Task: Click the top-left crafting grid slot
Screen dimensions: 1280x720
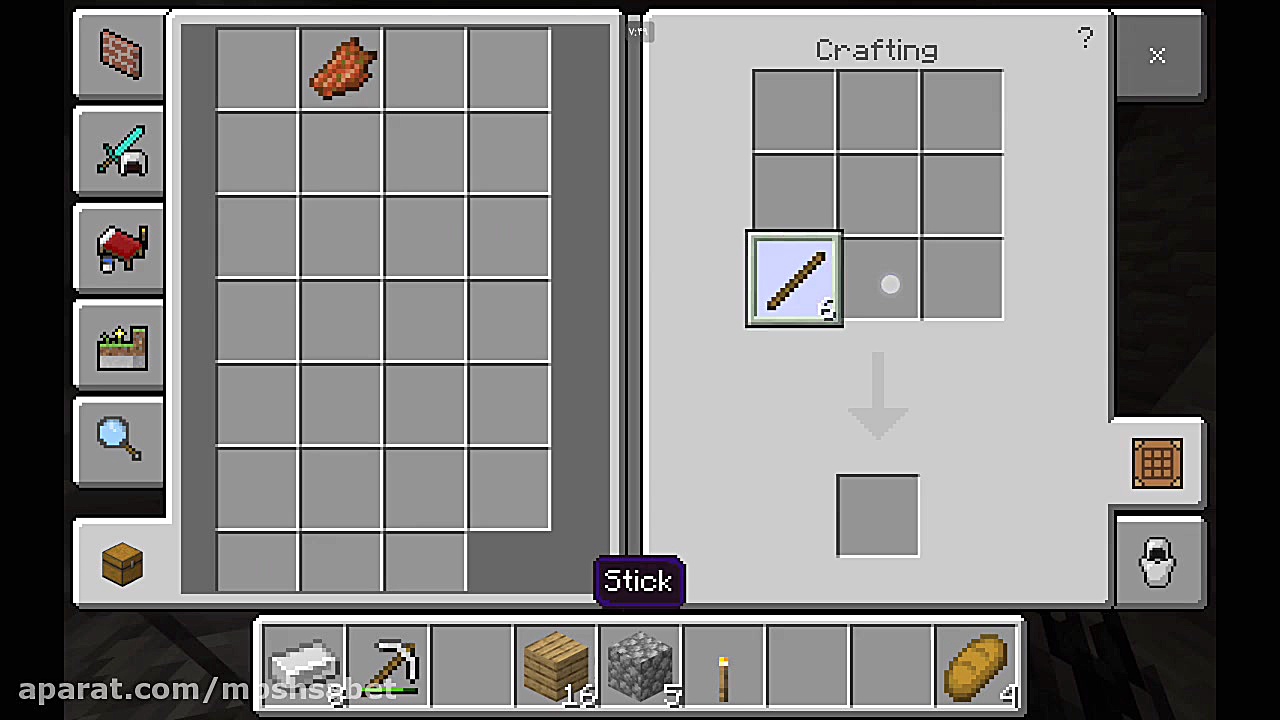Action: point(794,111)
